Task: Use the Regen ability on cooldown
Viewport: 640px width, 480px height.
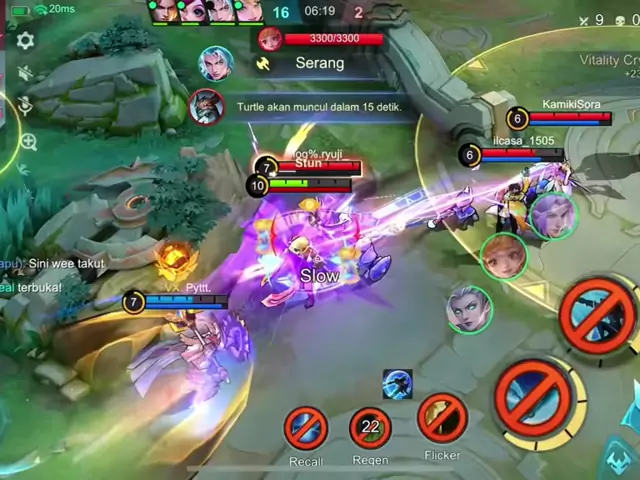Action: coord(370,428)
